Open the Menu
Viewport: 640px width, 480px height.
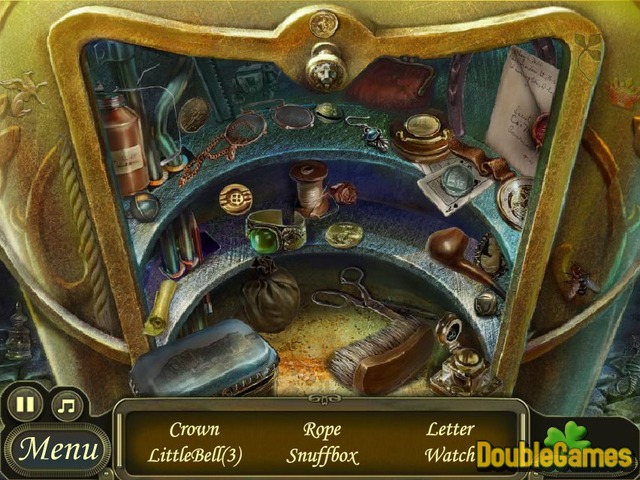57,448
